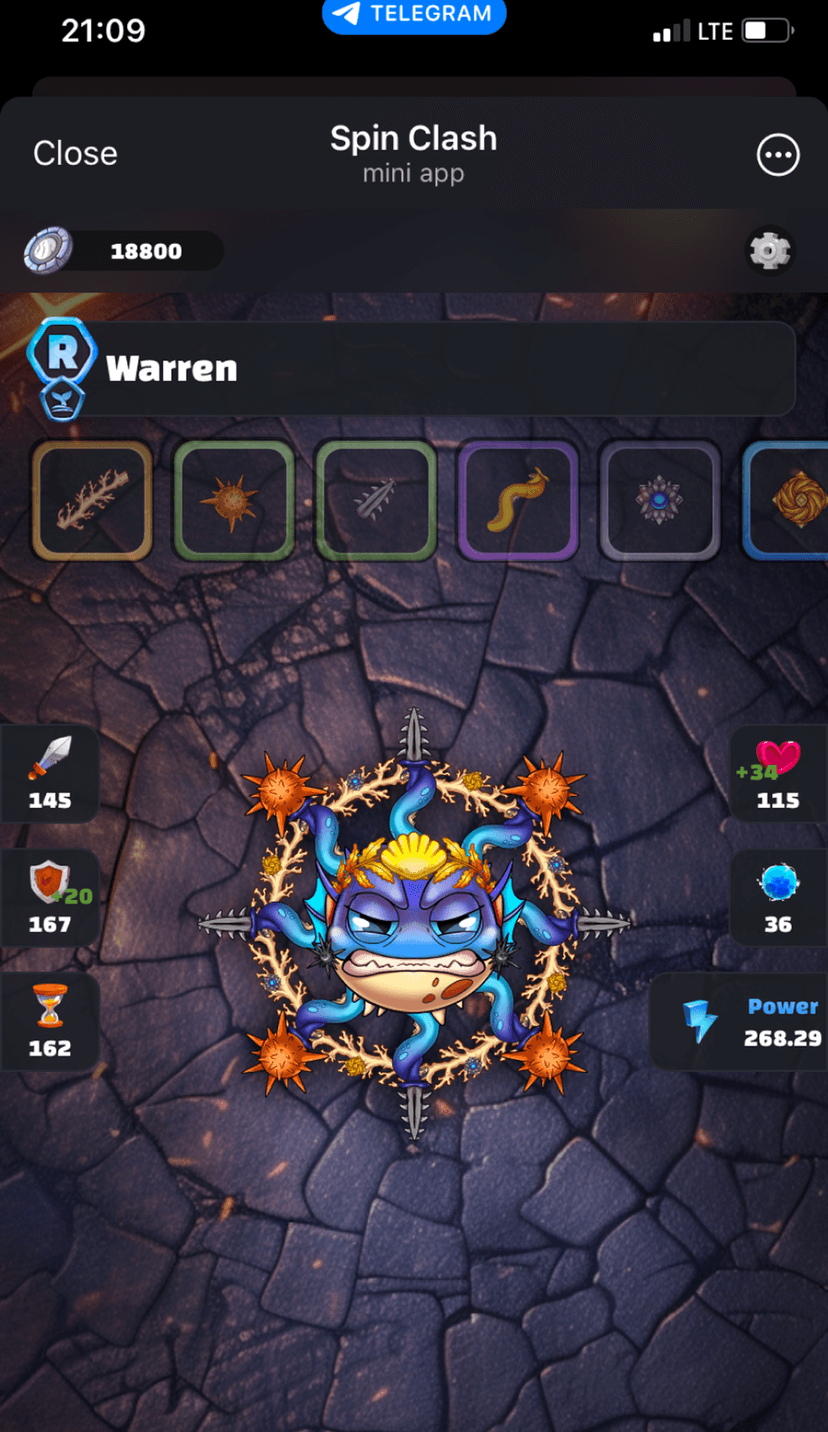Close the Spin Clash mini app
The width and height of the screenshot is (828, 1432).
75,153
